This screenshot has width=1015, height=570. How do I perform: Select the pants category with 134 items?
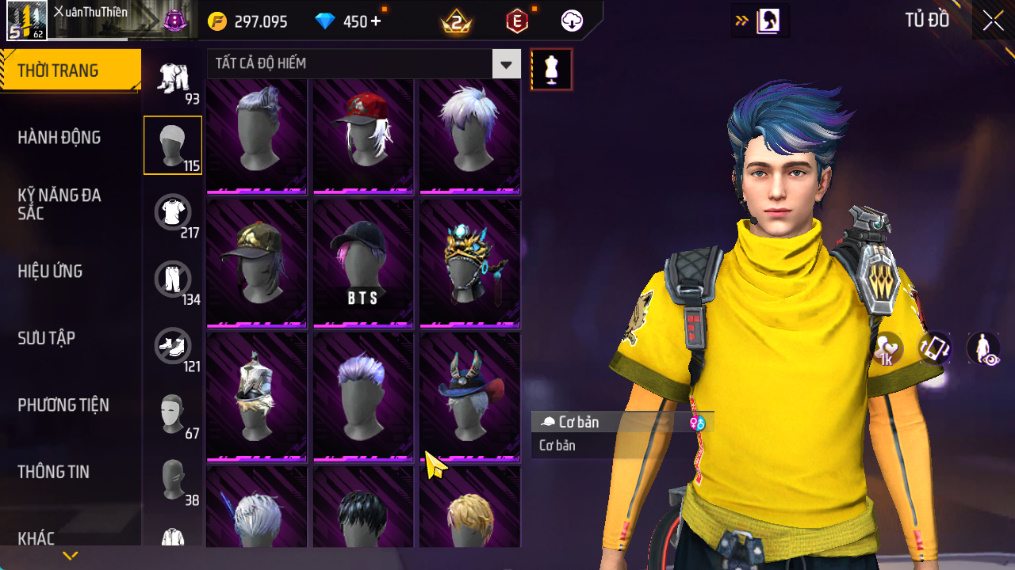[x=173, y=280]
